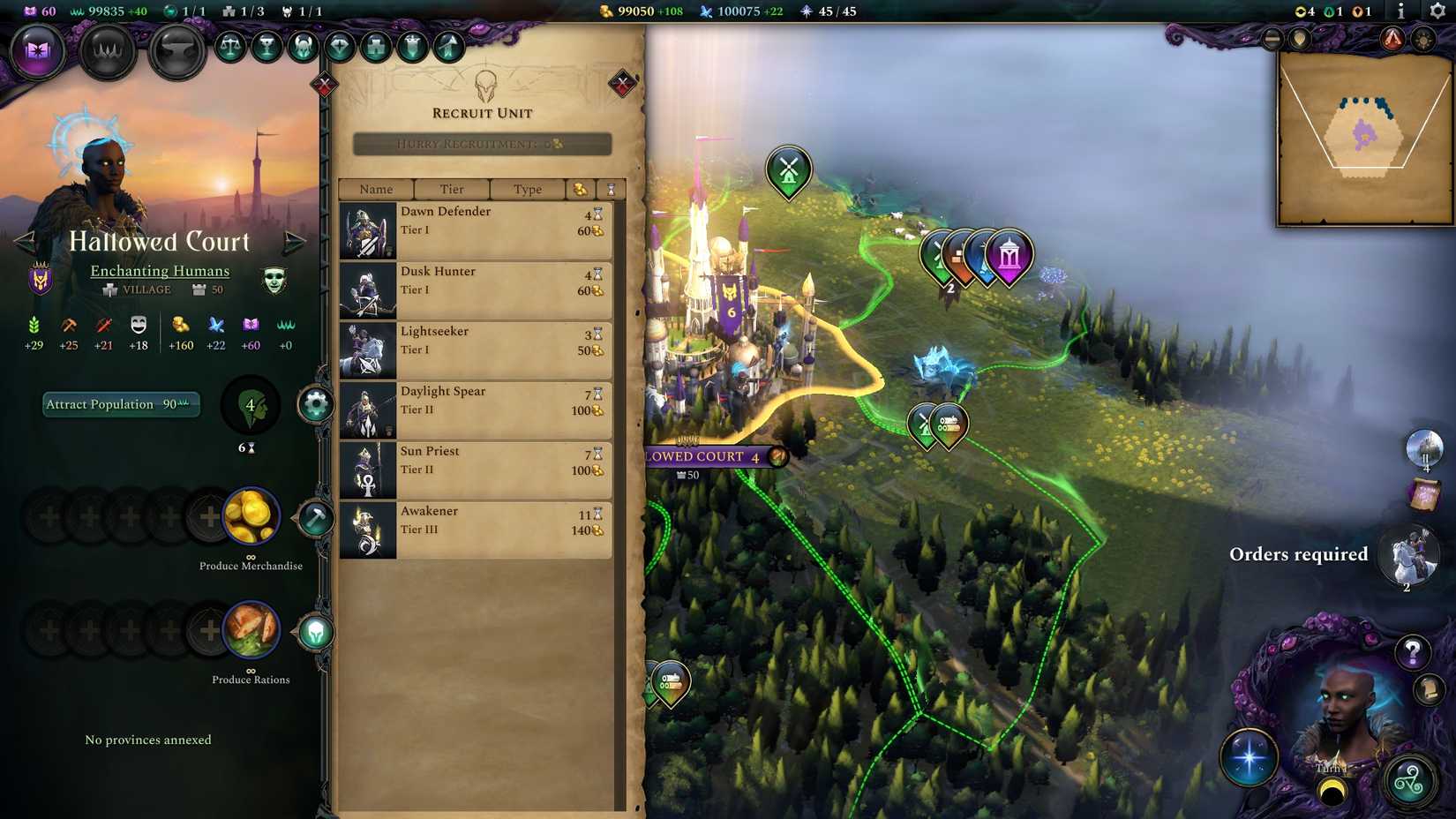Click the Hurry Recruitment bar
This screenshot has width=1456, height=819.
point(482,144)
